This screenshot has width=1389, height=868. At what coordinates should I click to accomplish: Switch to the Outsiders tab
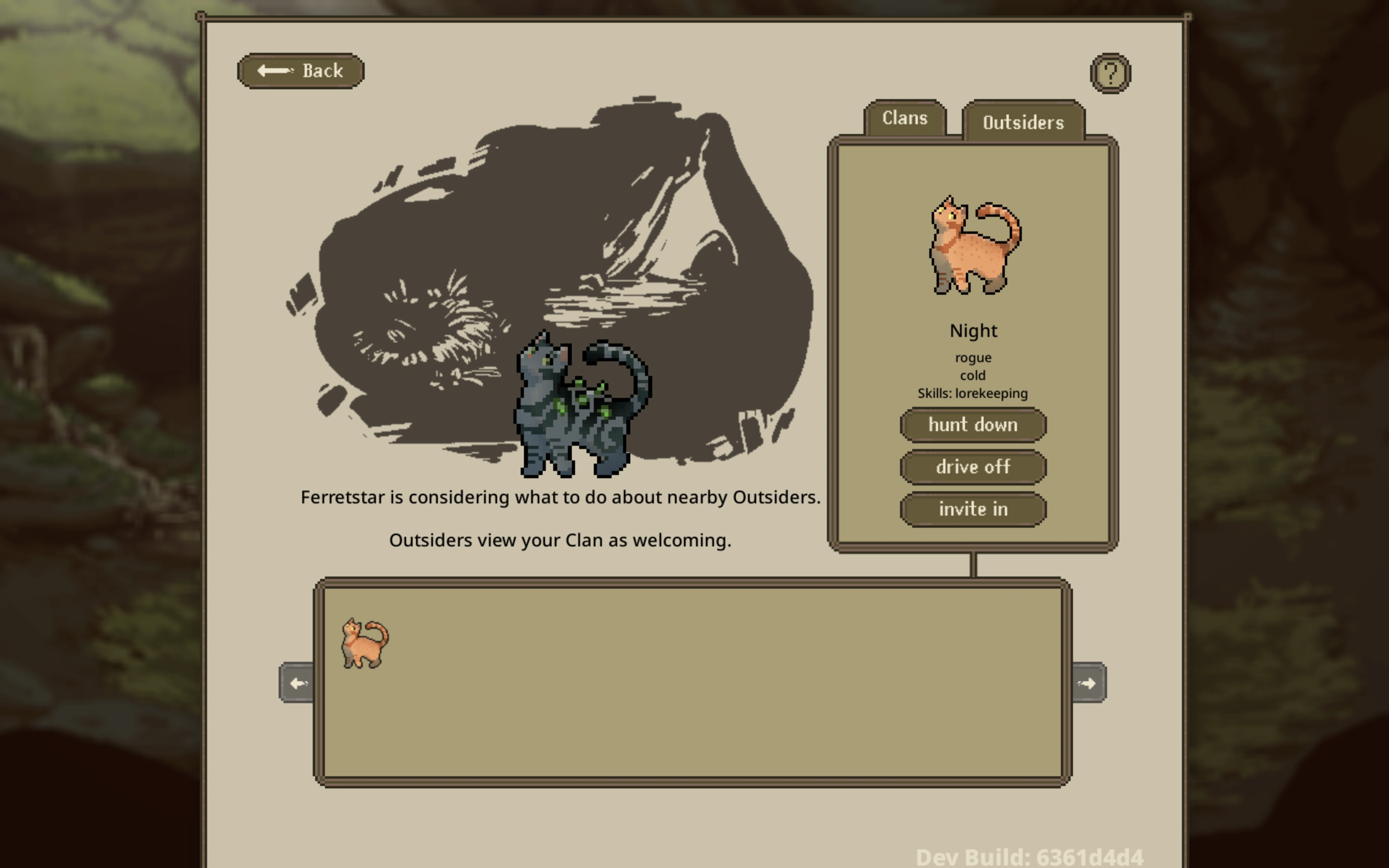1023,122
